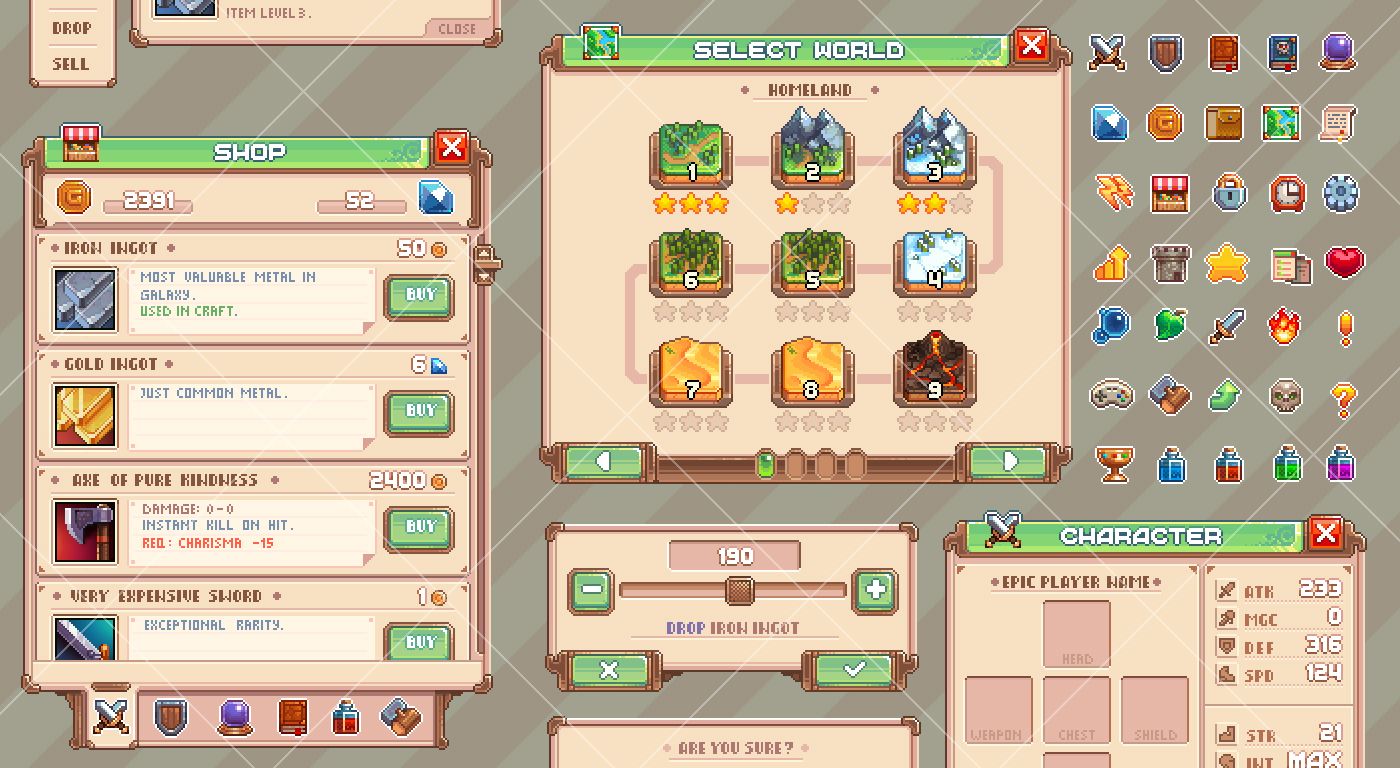This screenshot has height=768, width=1400.
Task: Cancel the drop dialog
Action: 609,670
